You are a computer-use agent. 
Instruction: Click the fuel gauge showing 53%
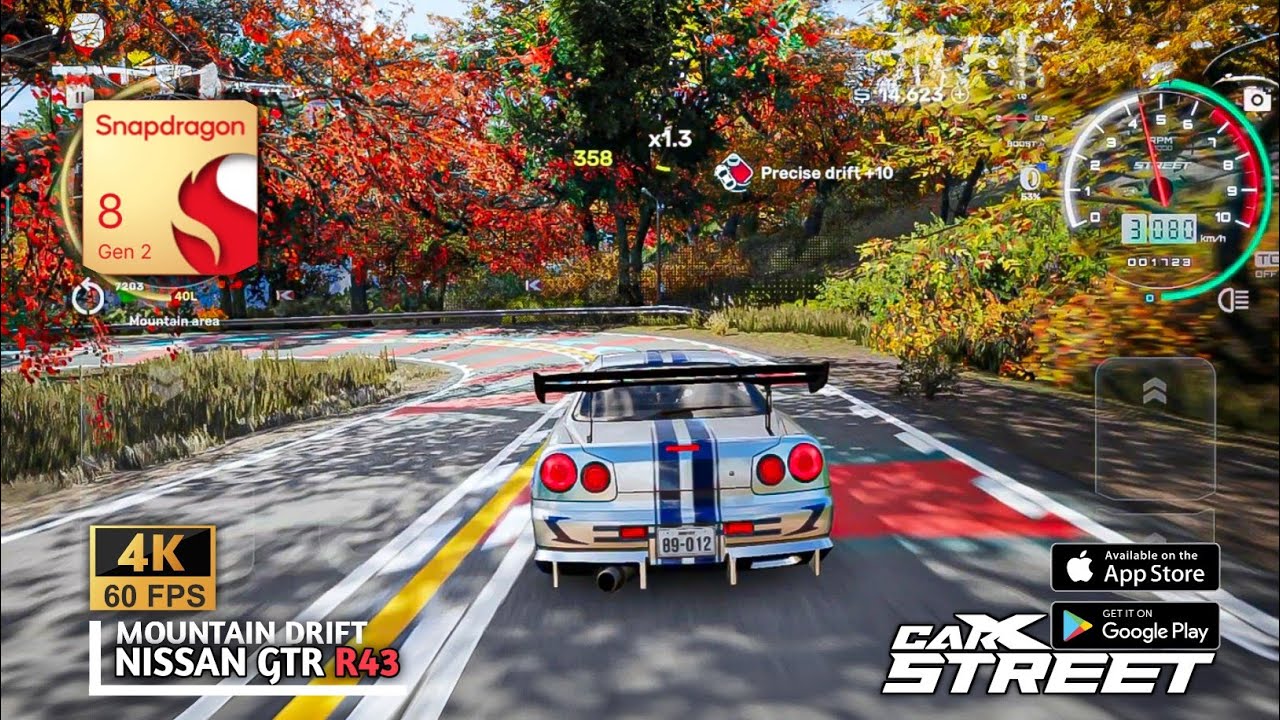click(1029, 179)
